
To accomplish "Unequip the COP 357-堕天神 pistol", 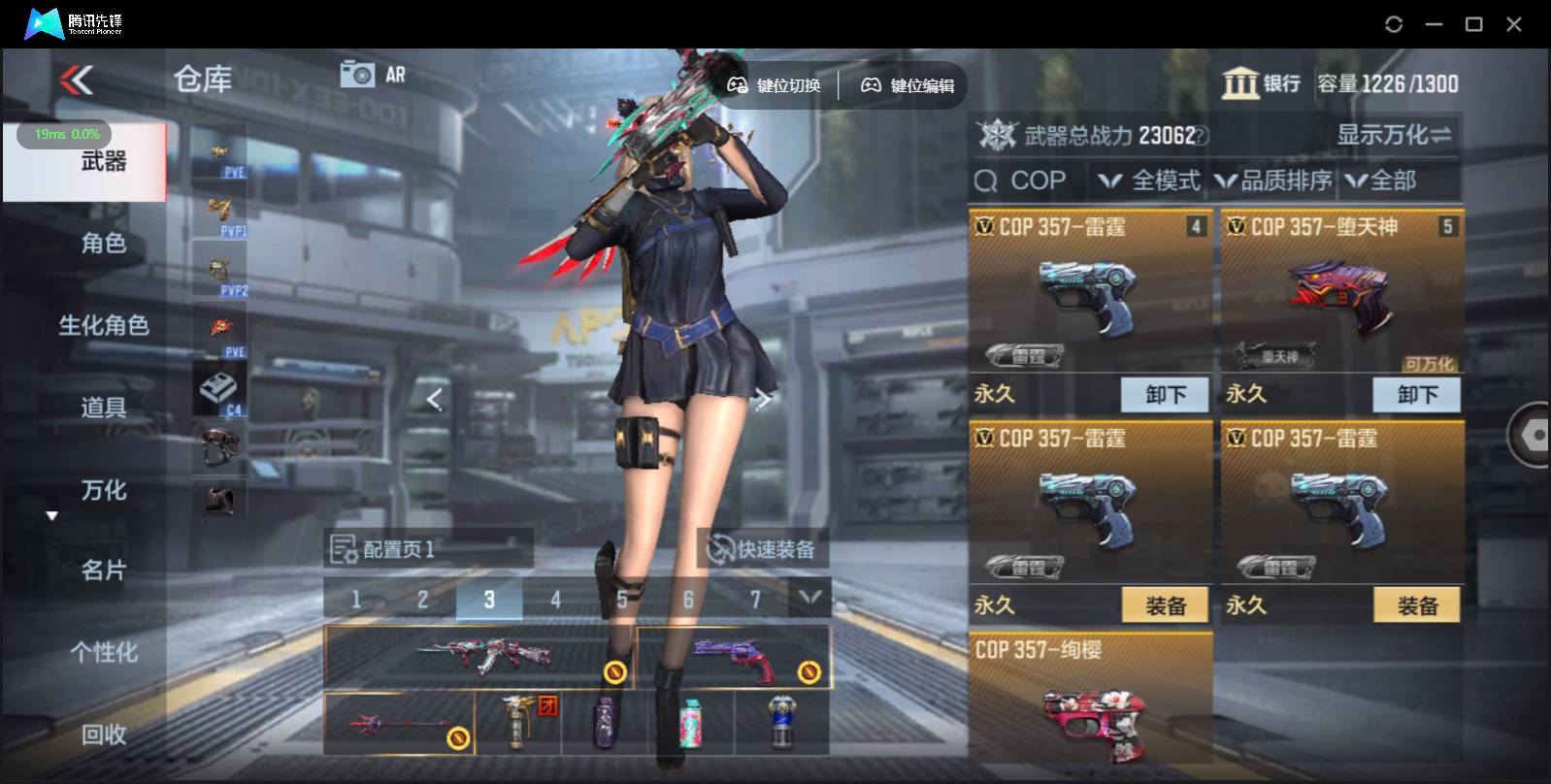I will click(x=1416, y=395).
